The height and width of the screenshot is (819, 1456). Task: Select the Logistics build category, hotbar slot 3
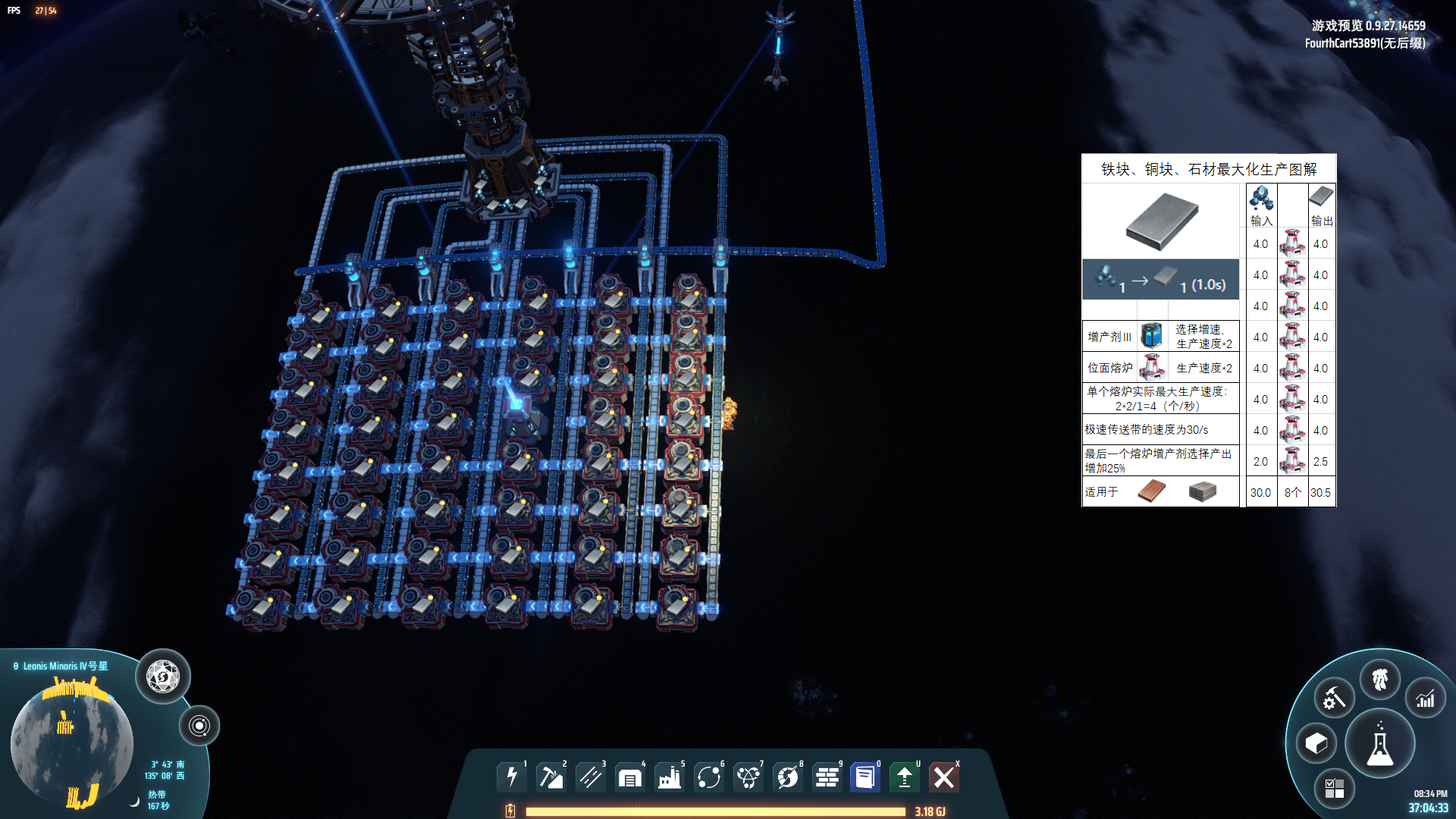coord(591,777)
